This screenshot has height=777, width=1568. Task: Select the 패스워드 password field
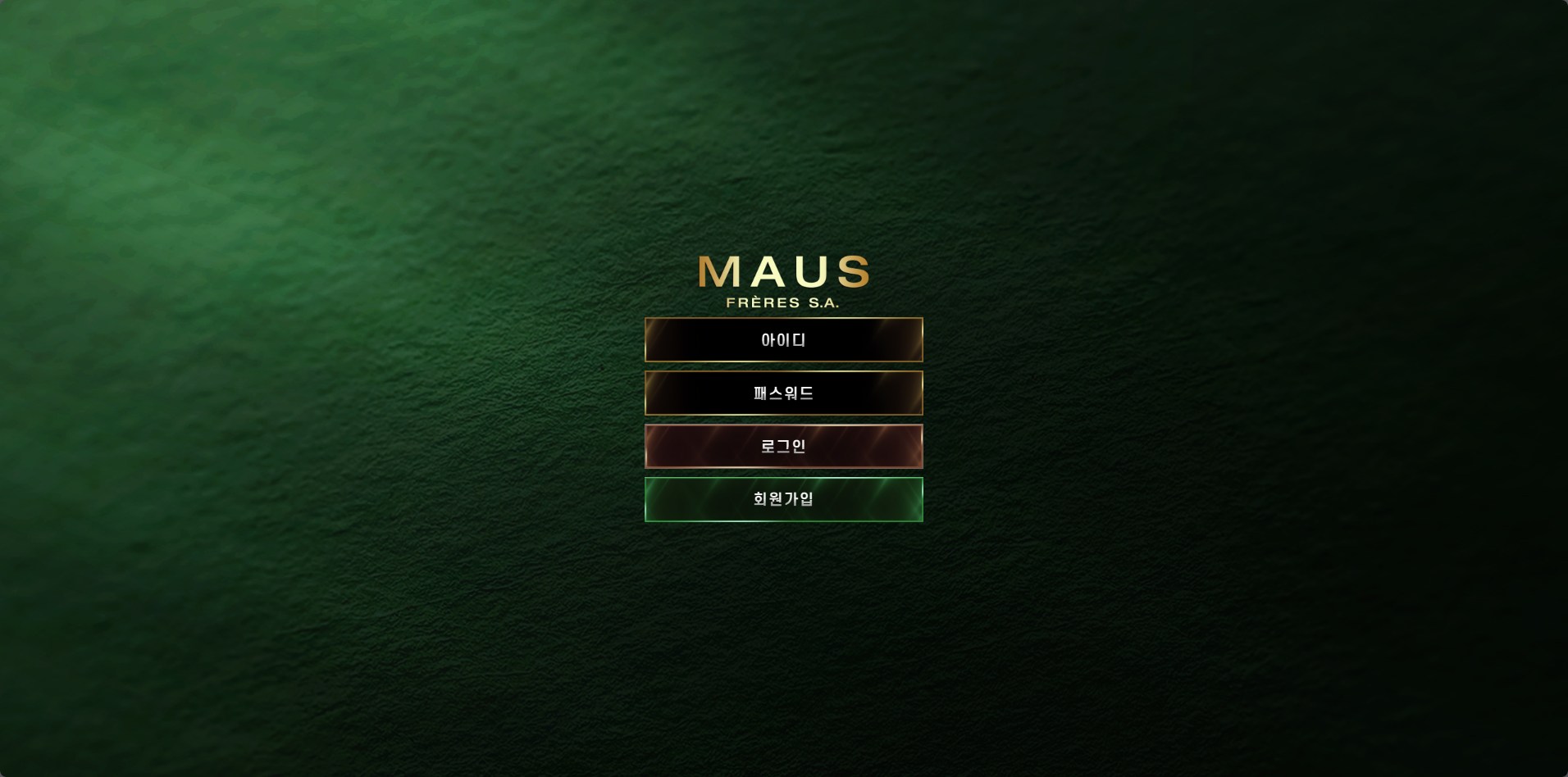tap(783, 393)
